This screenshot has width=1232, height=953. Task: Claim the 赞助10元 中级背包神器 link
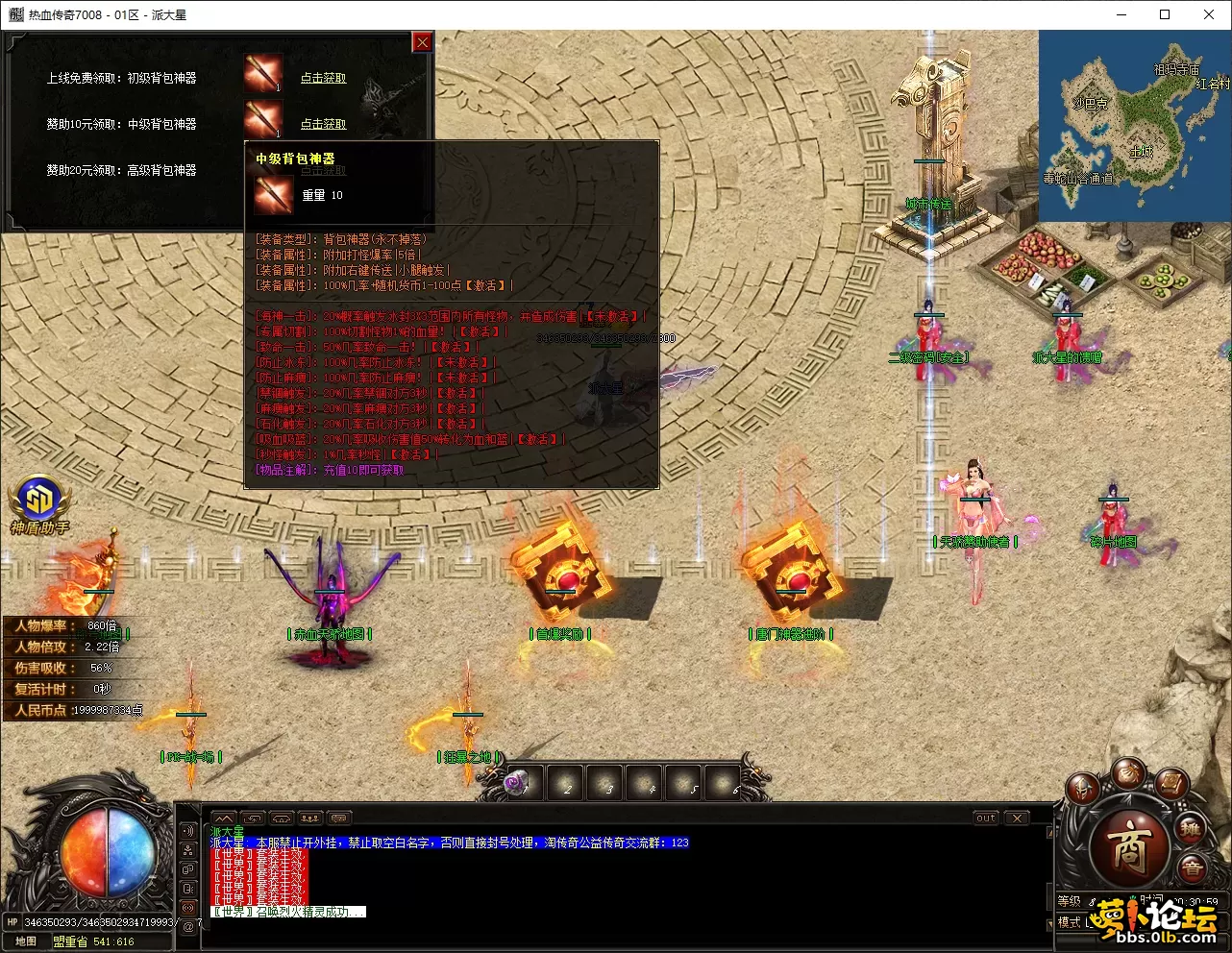tap(323, 125)
